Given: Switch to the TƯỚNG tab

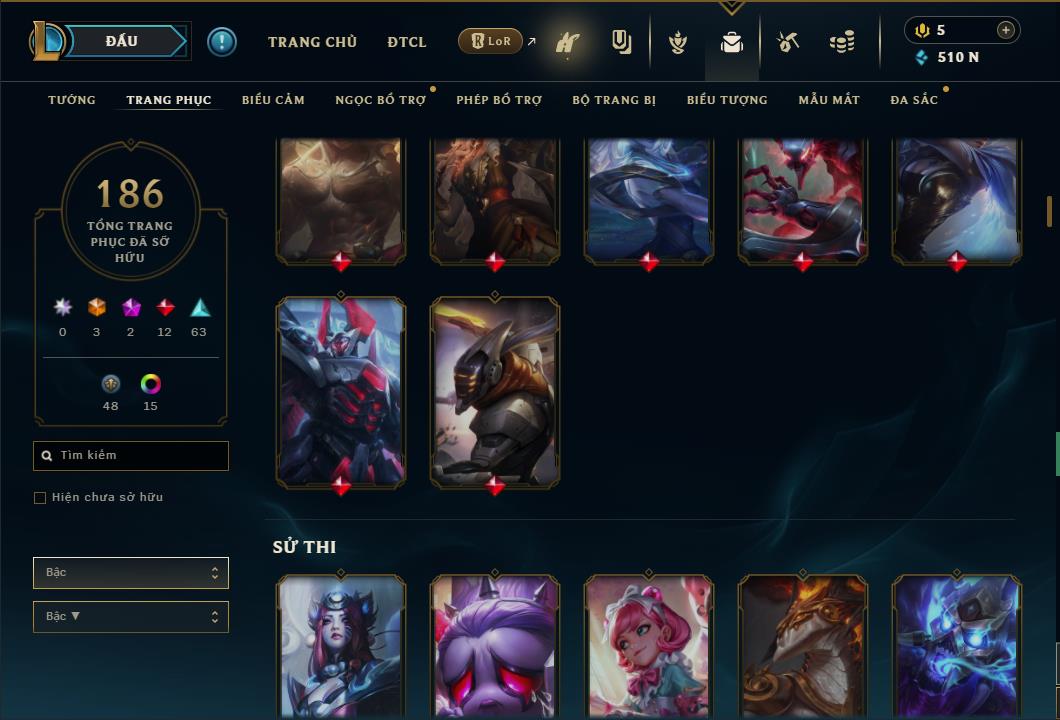Looking at the screenshot, I should tap(72, 100).
